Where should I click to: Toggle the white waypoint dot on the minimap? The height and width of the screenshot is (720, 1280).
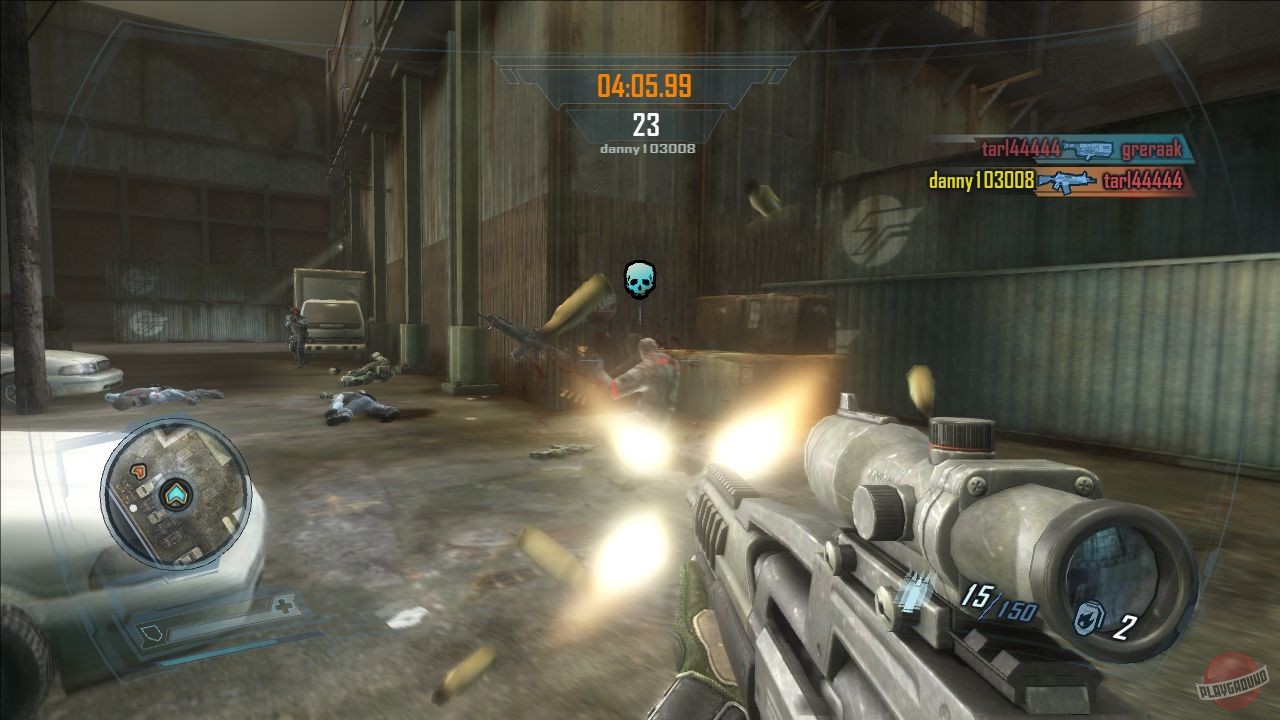(133, 508)
